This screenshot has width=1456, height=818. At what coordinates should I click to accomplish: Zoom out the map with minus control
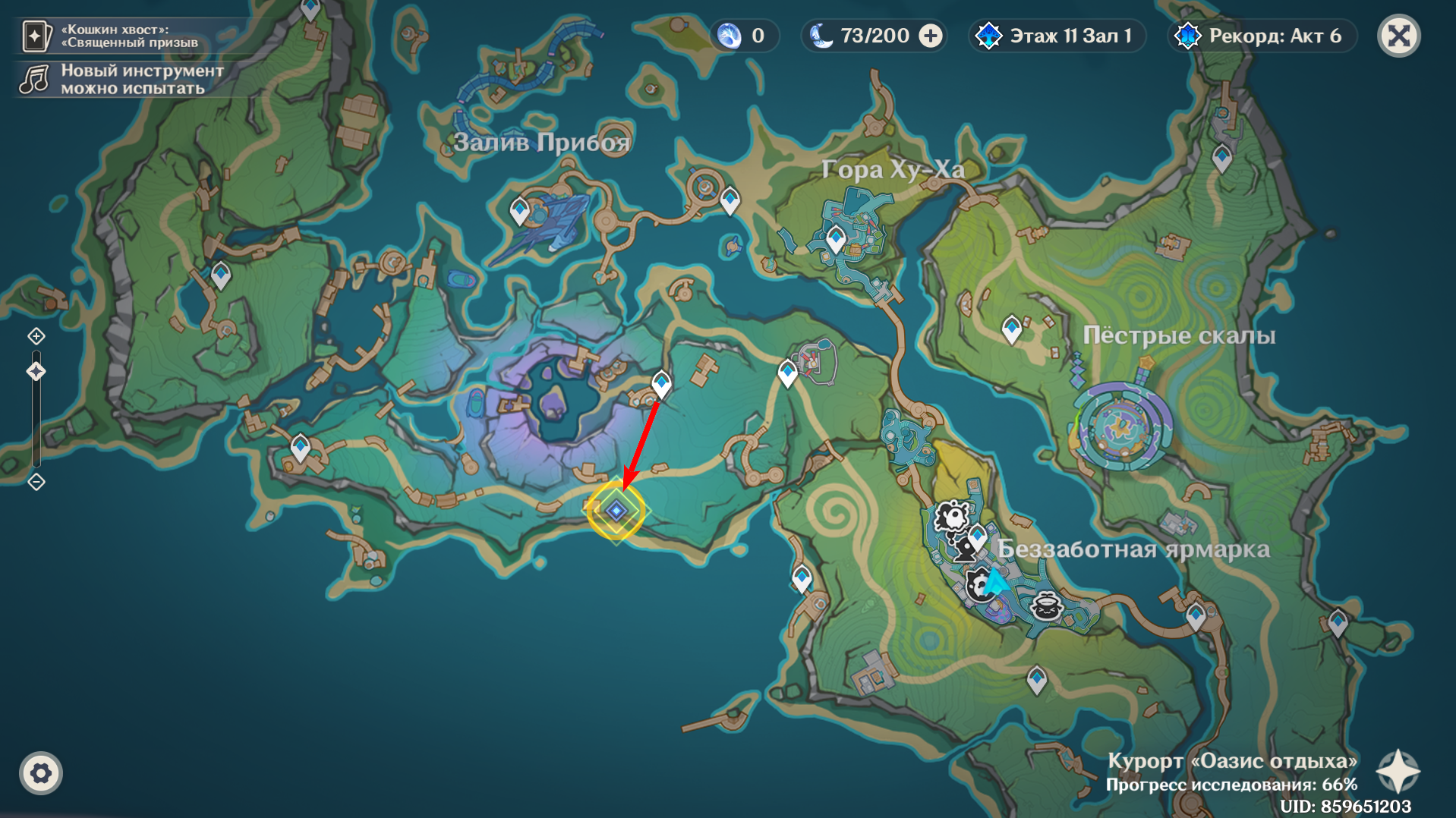(36, 482)
